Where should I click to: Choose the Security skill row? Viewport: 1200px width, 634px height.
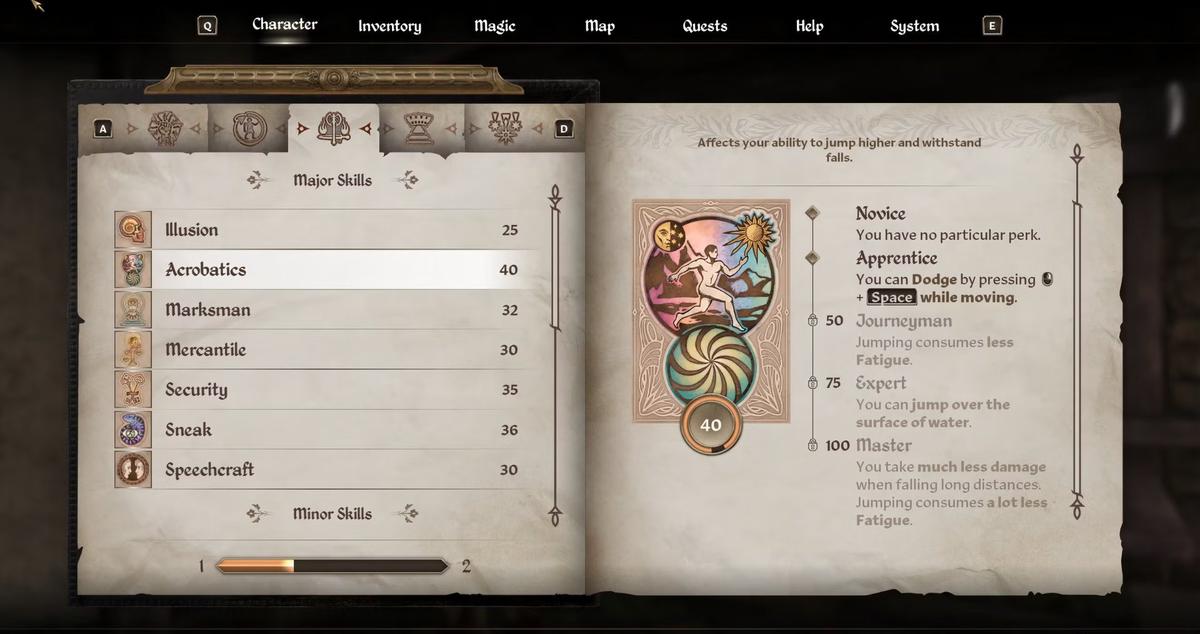tap(330, 390)
